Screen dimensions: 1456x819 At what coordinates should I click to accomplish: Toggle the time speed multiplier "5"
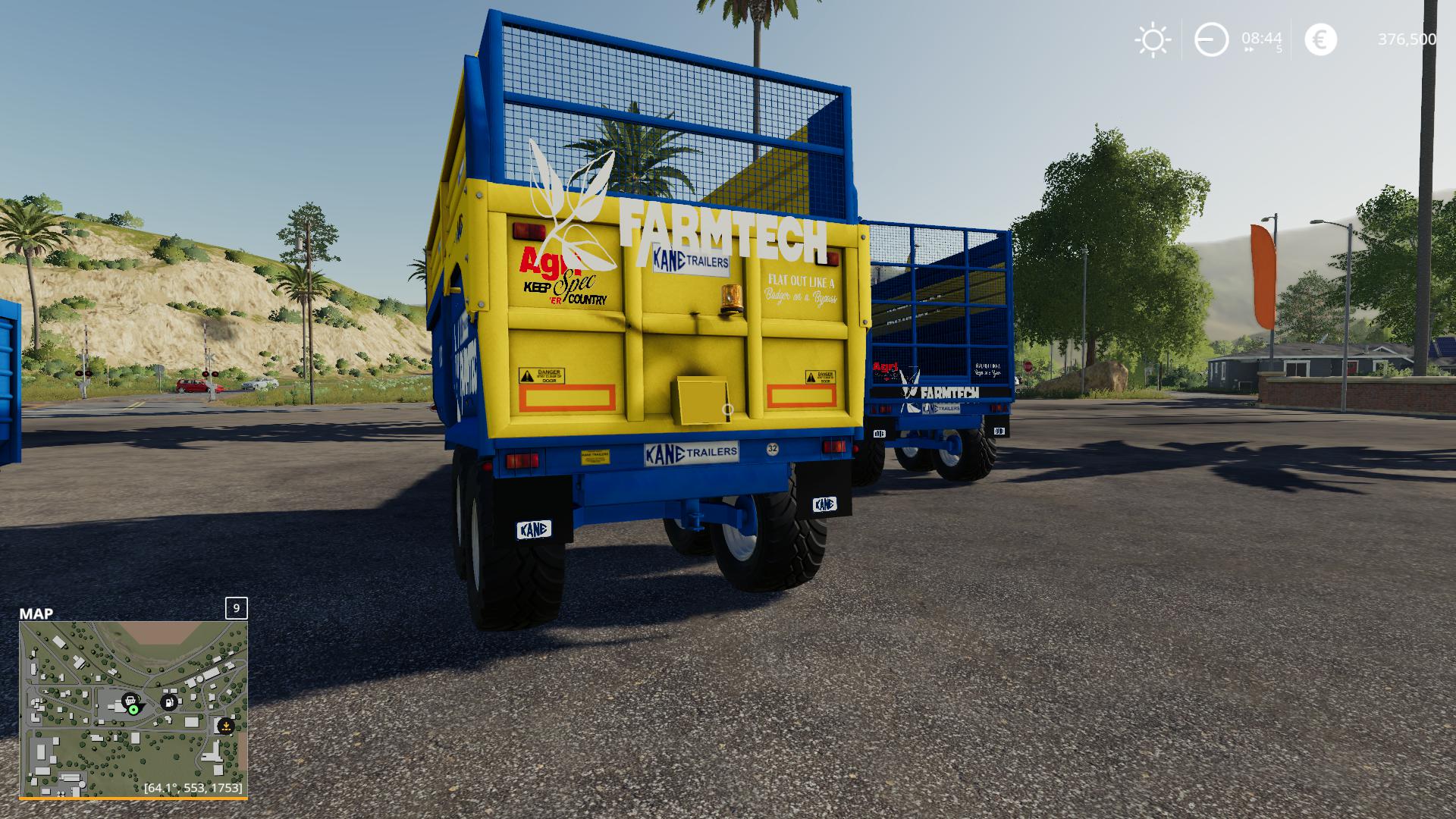pyautogui.click(x=1279, y=50)
